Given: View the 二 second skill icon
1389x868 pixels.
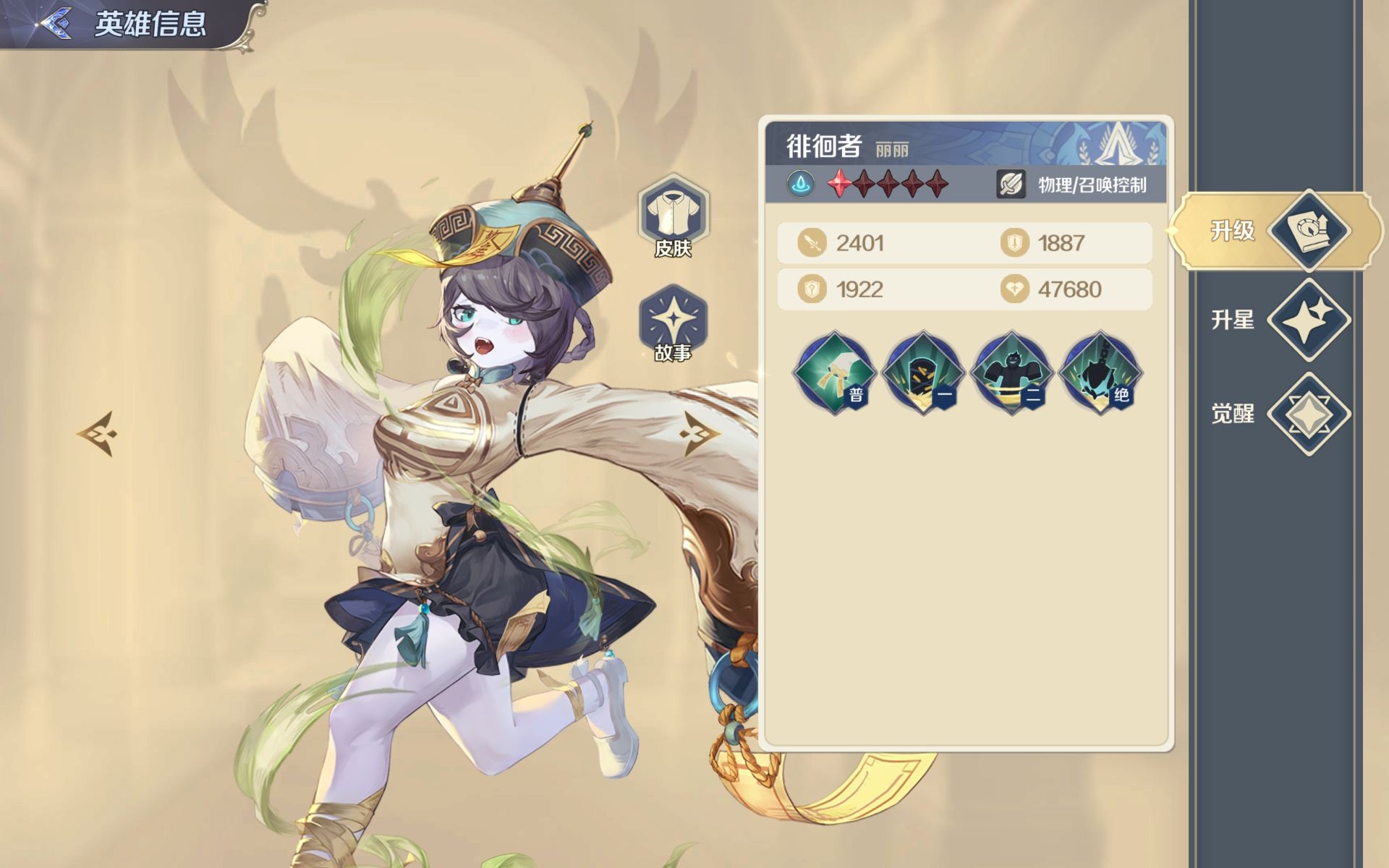Looking at the screenshot, I should pos(1011,373).
